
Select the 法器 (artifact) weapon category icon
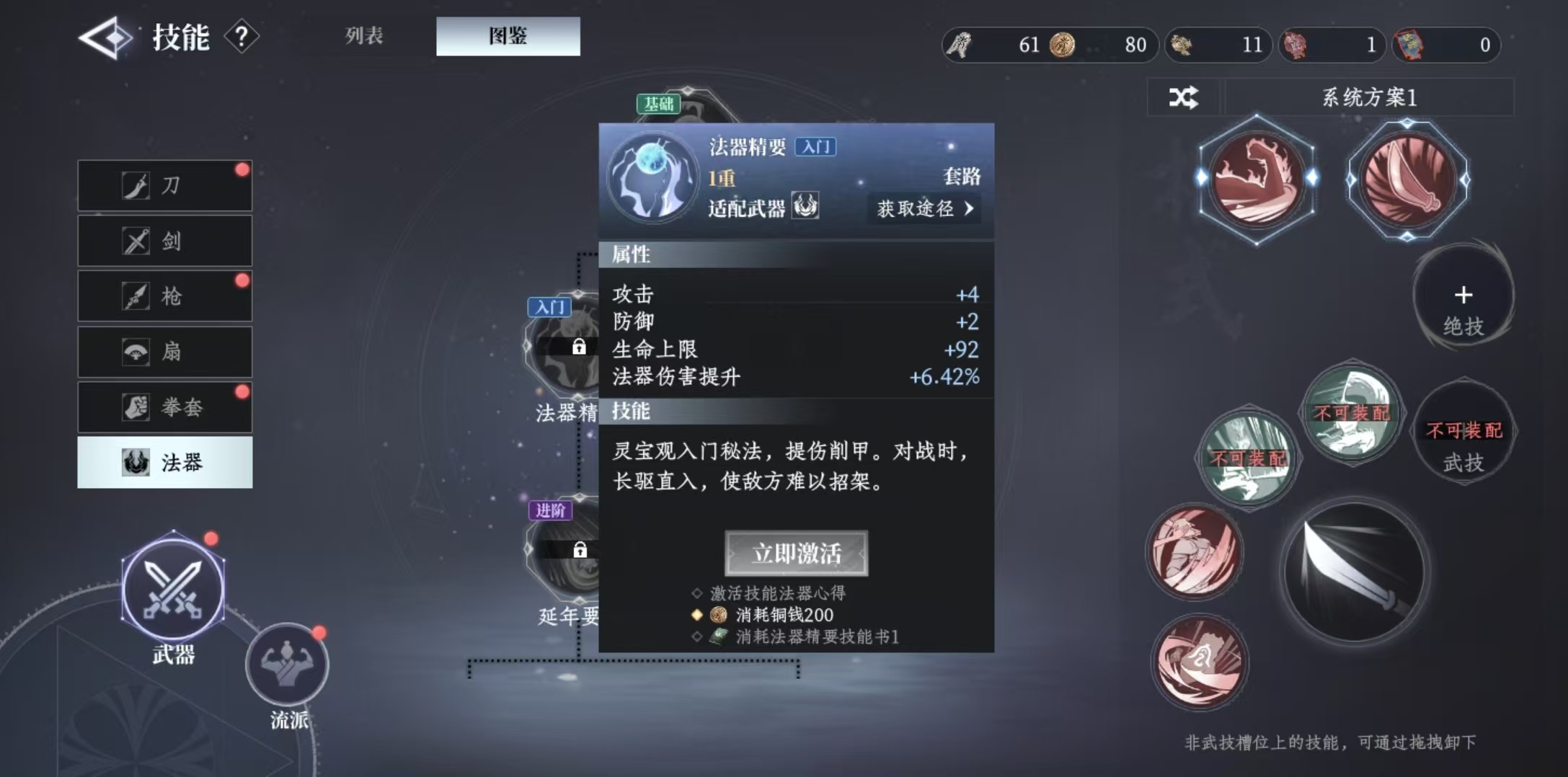[164, 462]
